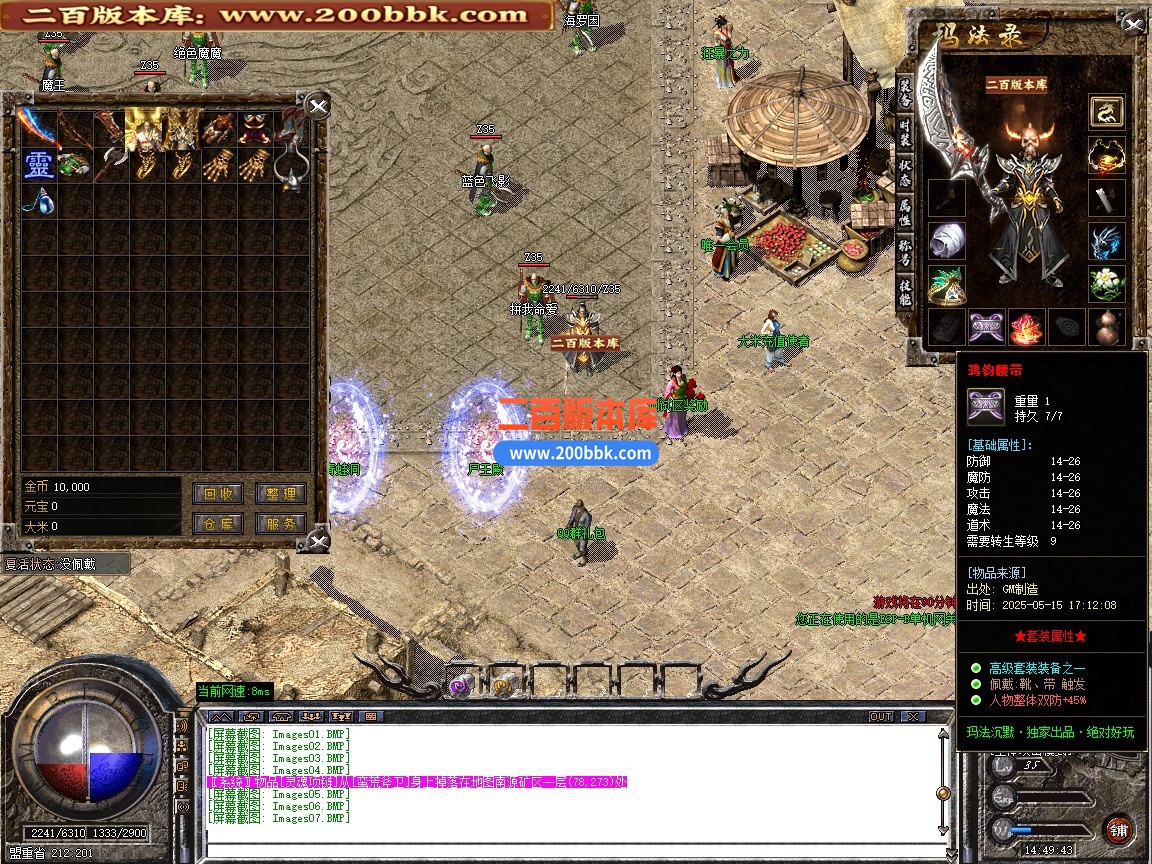Select the flaming blue sword in bag
Screen dimensions: 1152x864
tap(39, 127)
